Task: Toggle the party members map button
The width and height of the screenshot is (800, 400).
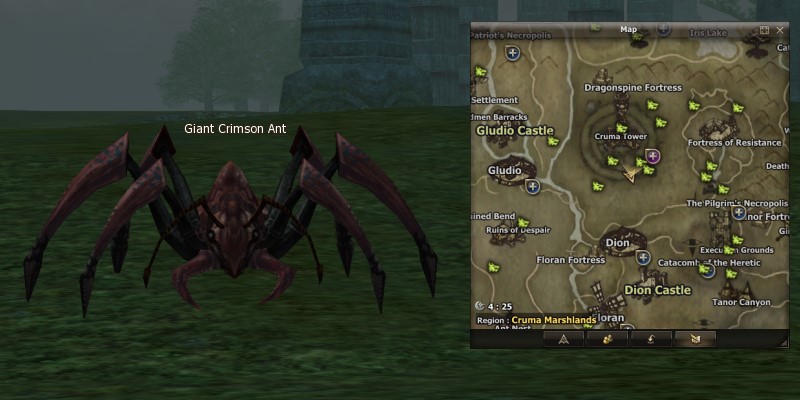Action: 606,338
